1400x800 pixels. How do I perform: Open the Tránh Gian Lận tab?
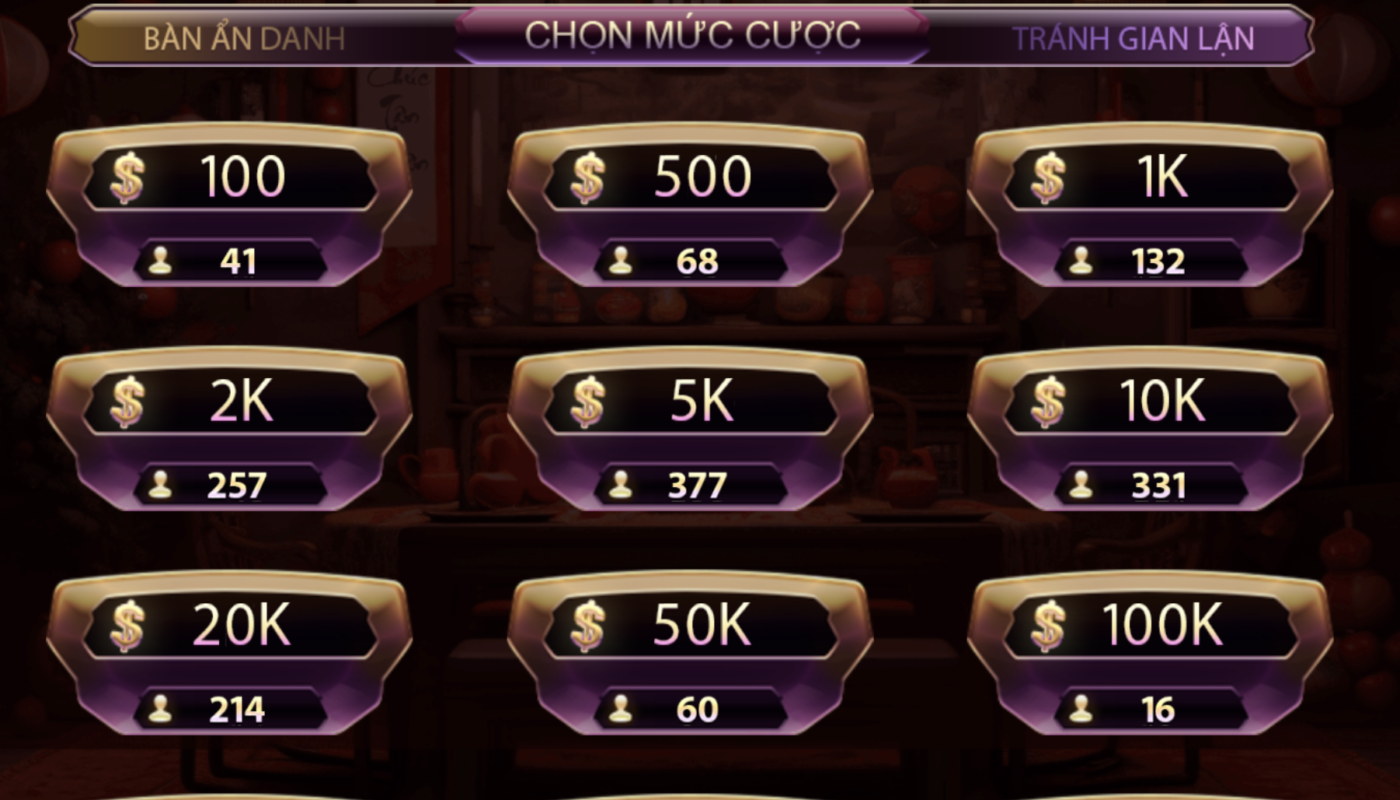point(1133,38)
